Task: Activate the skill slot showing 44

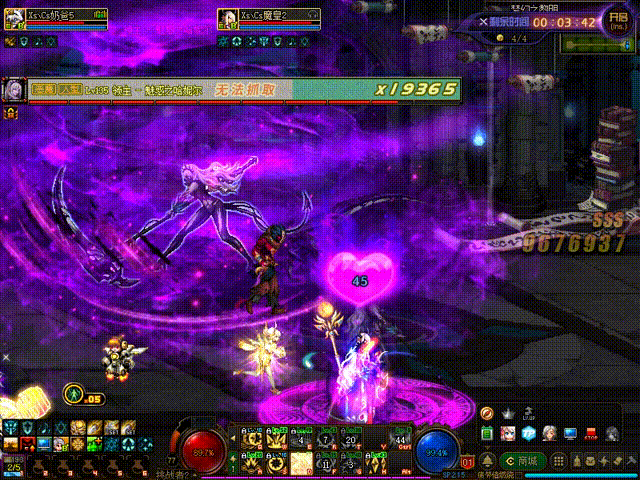Action: point(402,439)
